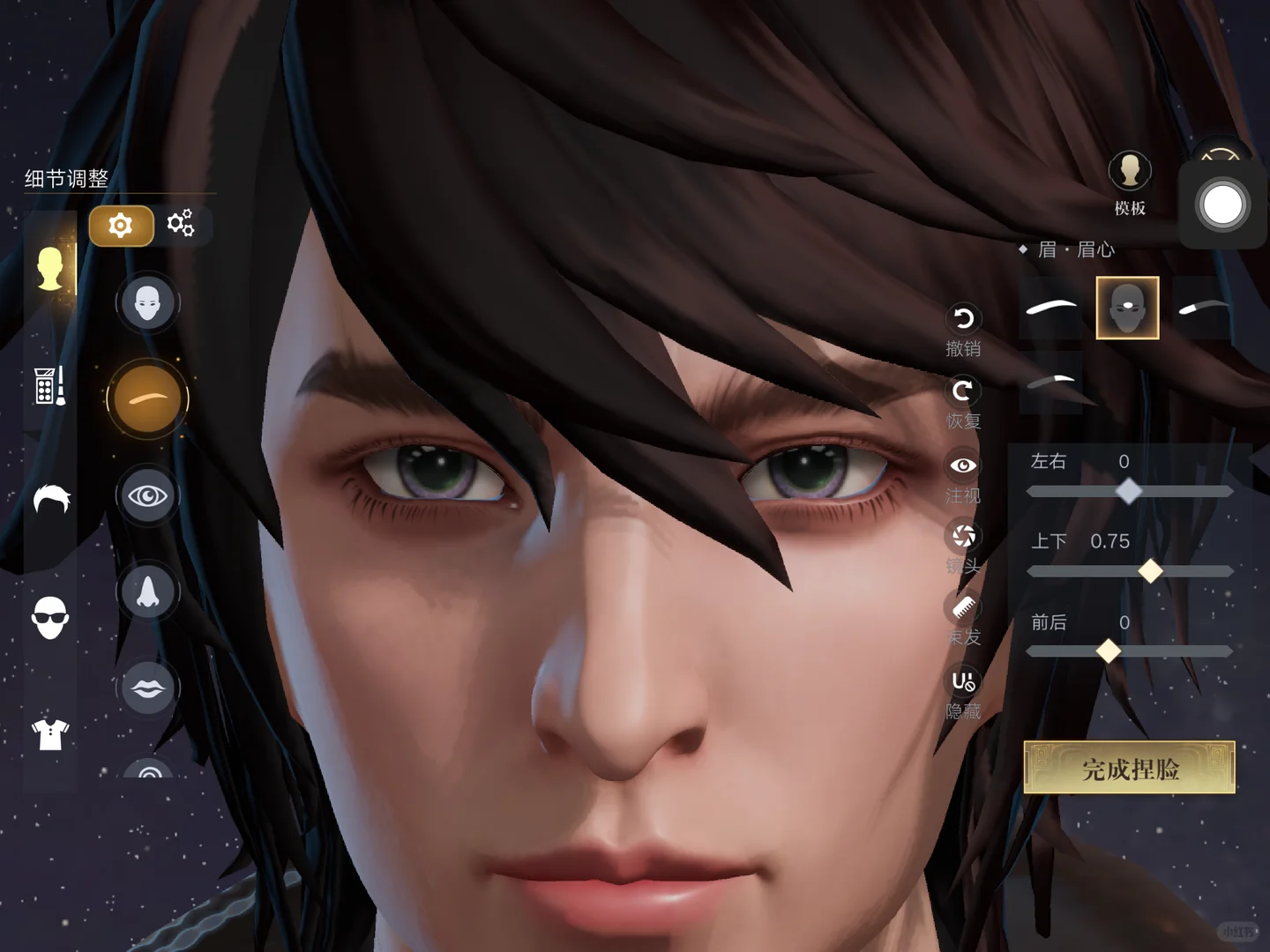Switch to the multi-gear advanced tab
The width and height of the screenshot is (1270, 952).
(181, 224)
